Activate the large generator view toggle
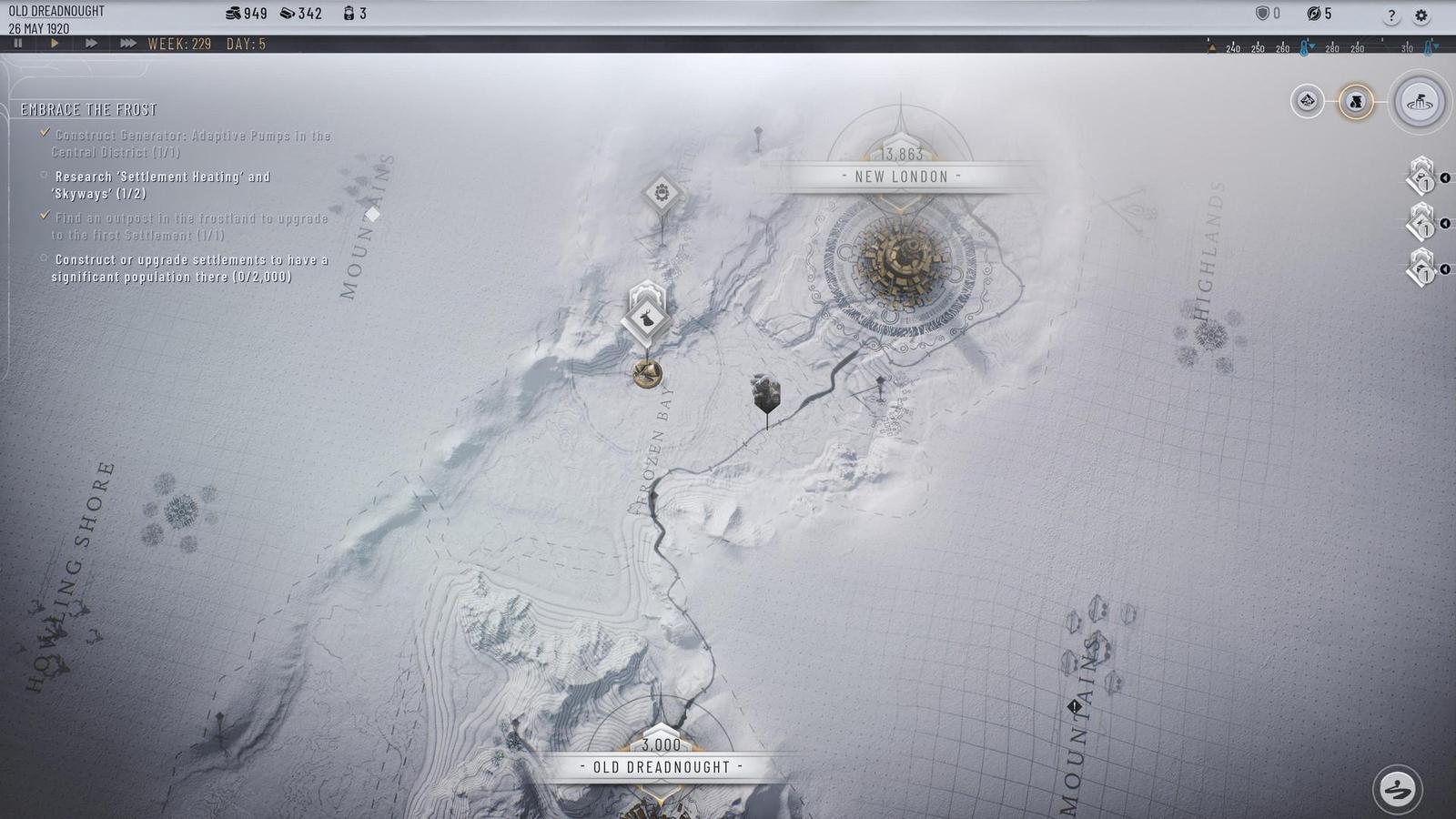 (x=1419, y=102)
